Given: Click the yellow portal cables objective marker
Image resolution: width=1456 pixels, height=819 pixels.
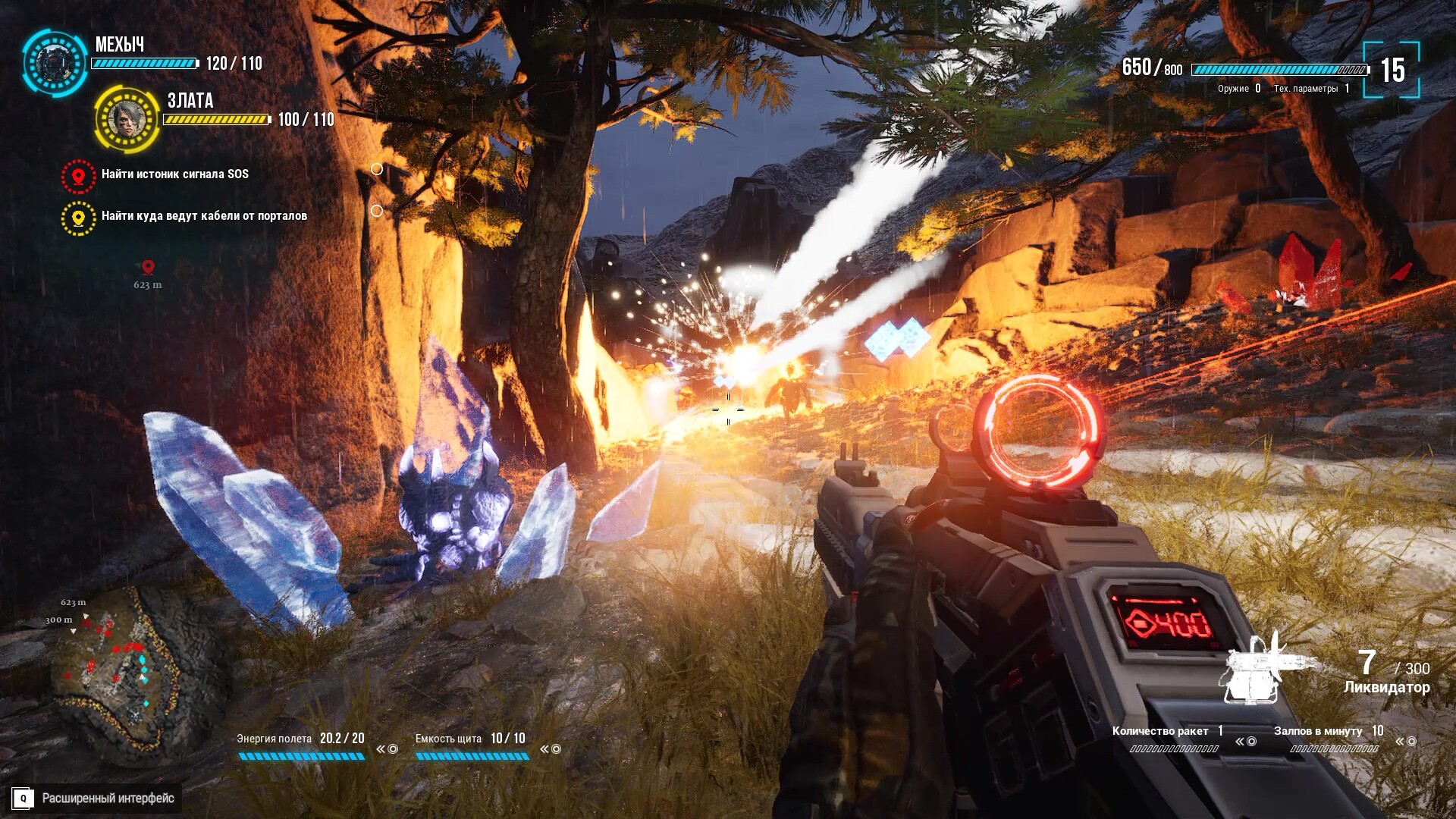Looking at the screenshot, I should pos(78,218).
